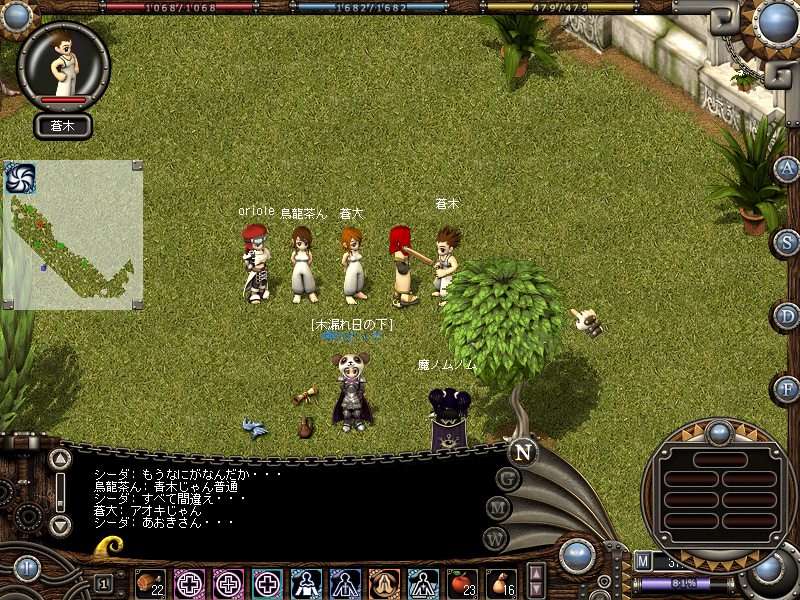Use the red apple item with 23 count
800x600 pixels.
(462, 582)
